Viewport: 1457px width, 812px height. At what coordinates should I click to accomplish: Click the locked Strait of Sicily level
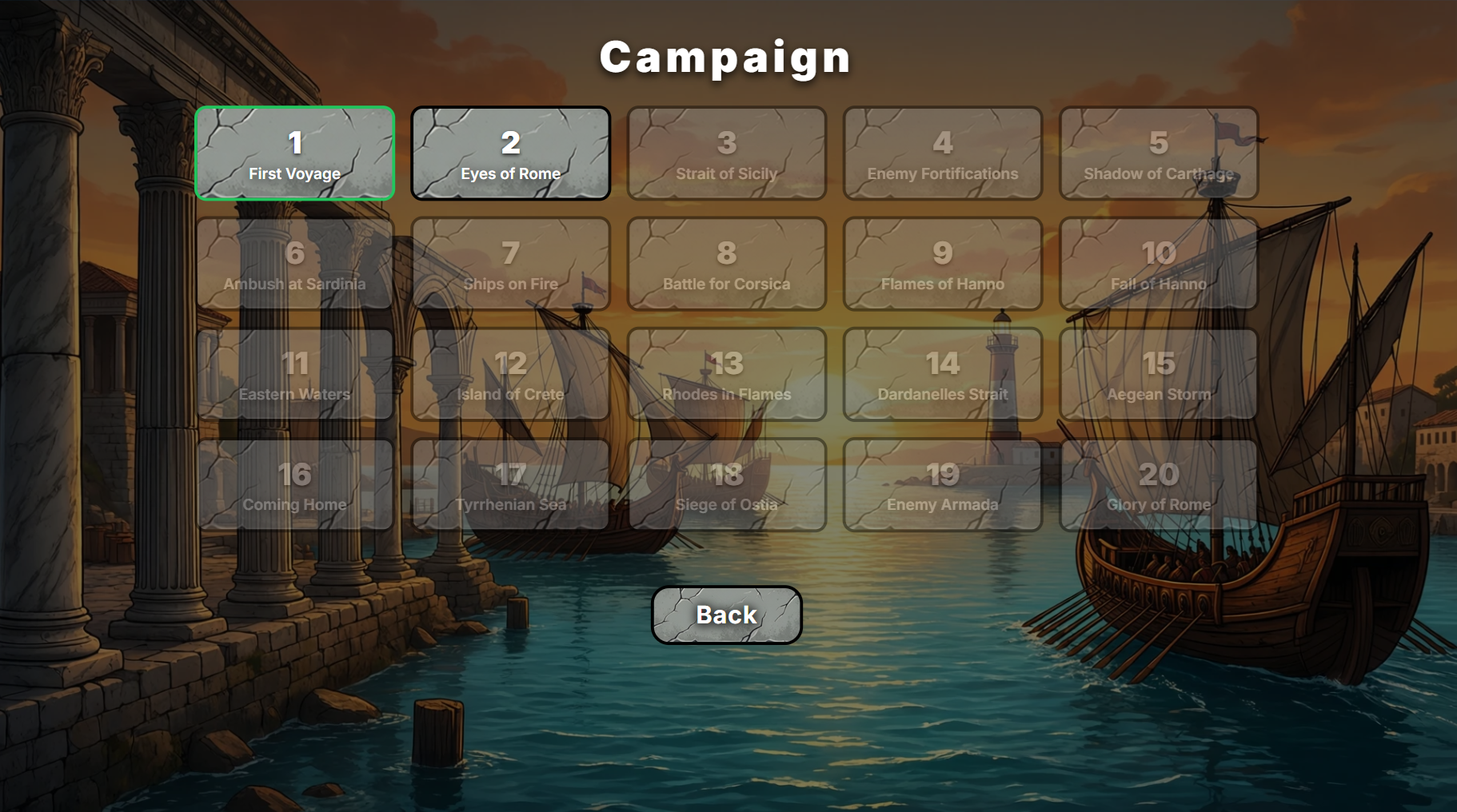coord(727,153)
